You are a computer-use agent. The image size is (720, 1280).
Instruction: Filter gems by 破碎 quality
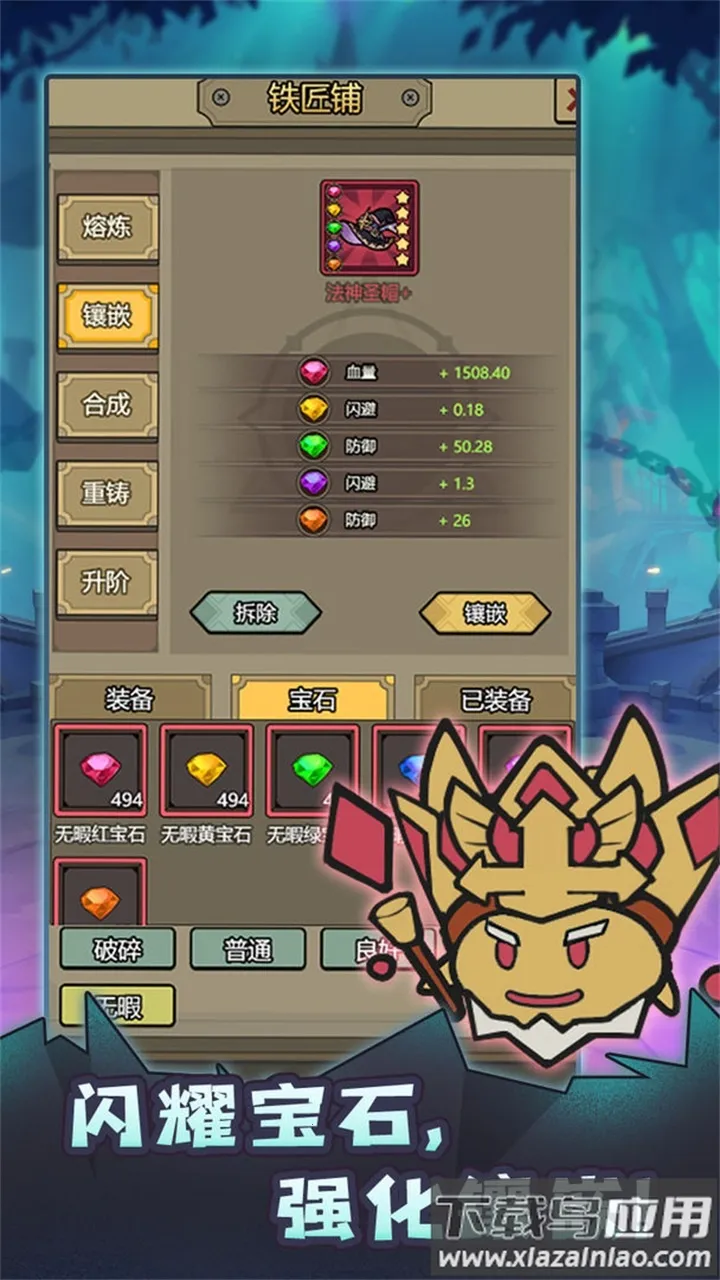pos(118,948)
